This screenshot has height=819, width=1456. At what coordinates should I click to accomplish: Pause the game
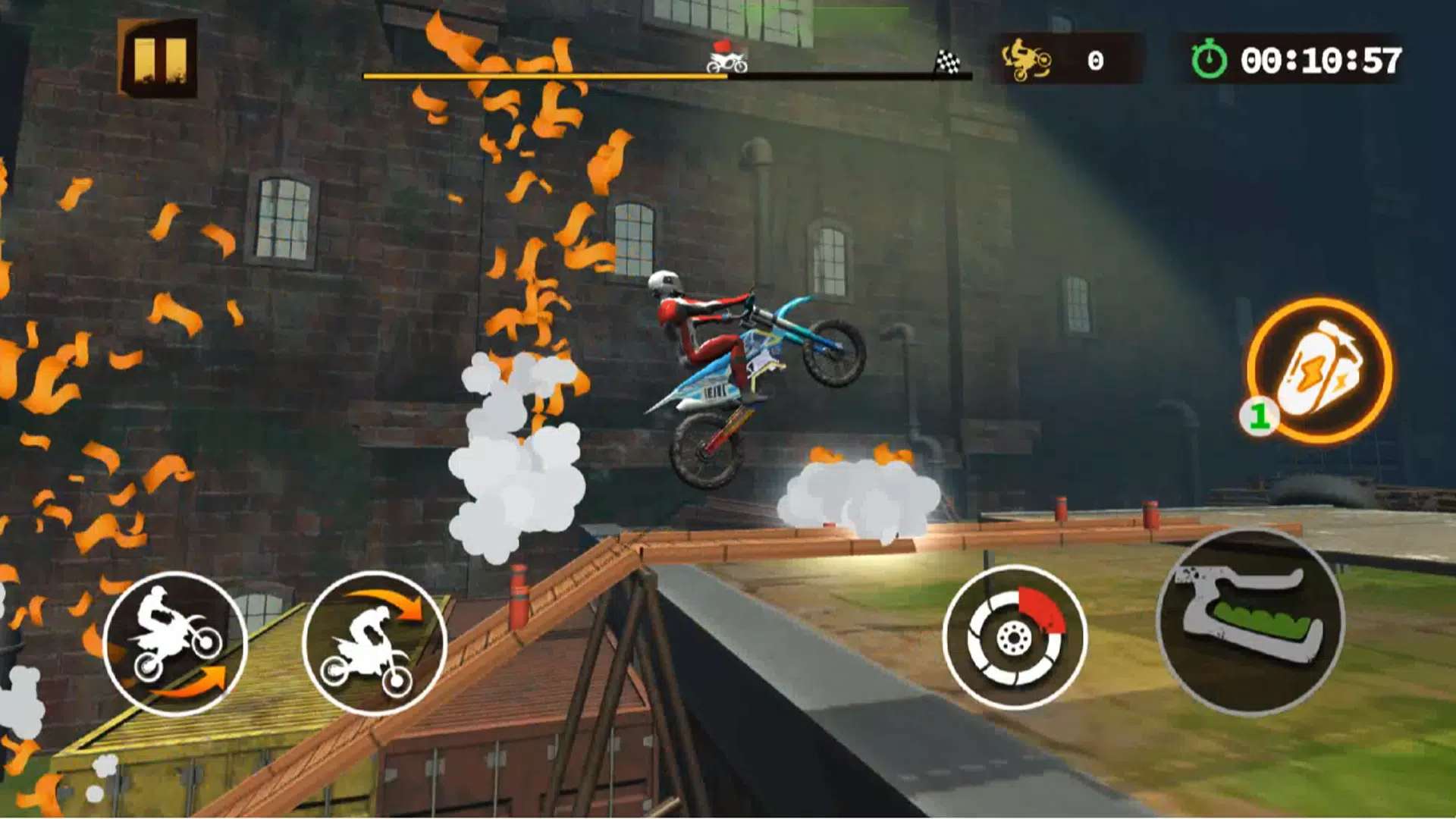158,58
